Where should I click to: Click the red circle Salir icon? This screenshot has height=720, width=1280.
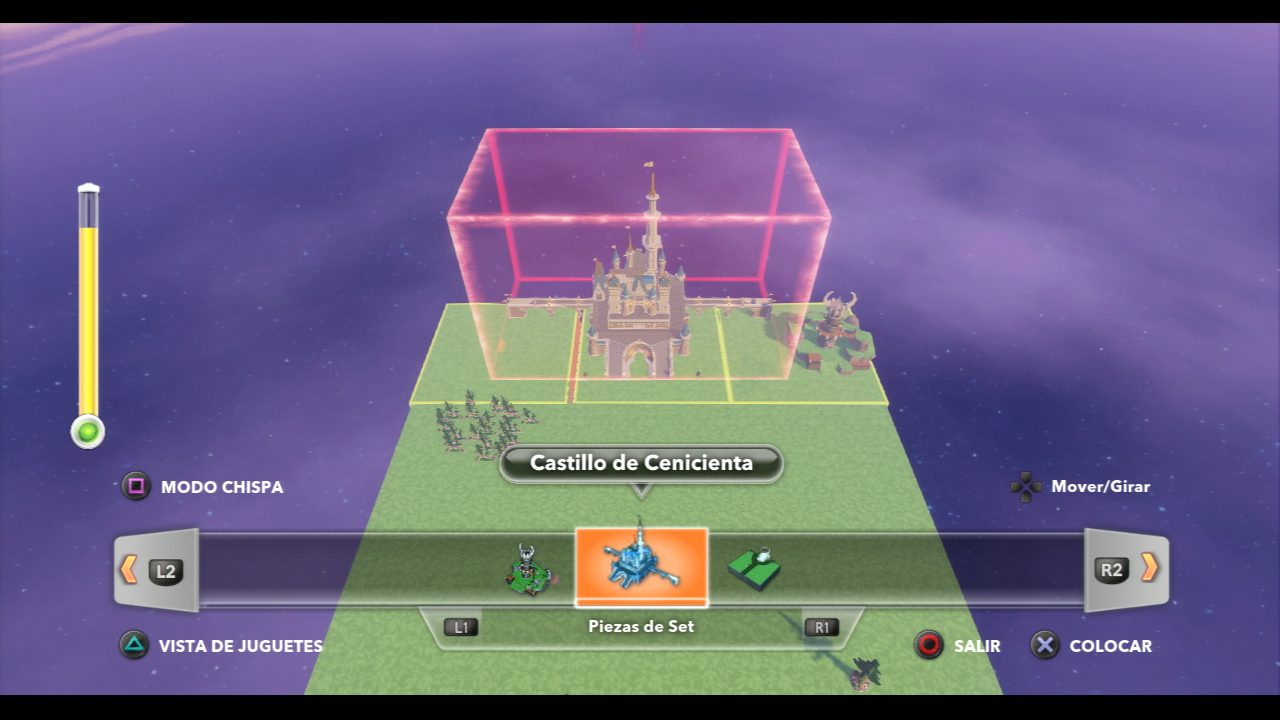point(930,646)
